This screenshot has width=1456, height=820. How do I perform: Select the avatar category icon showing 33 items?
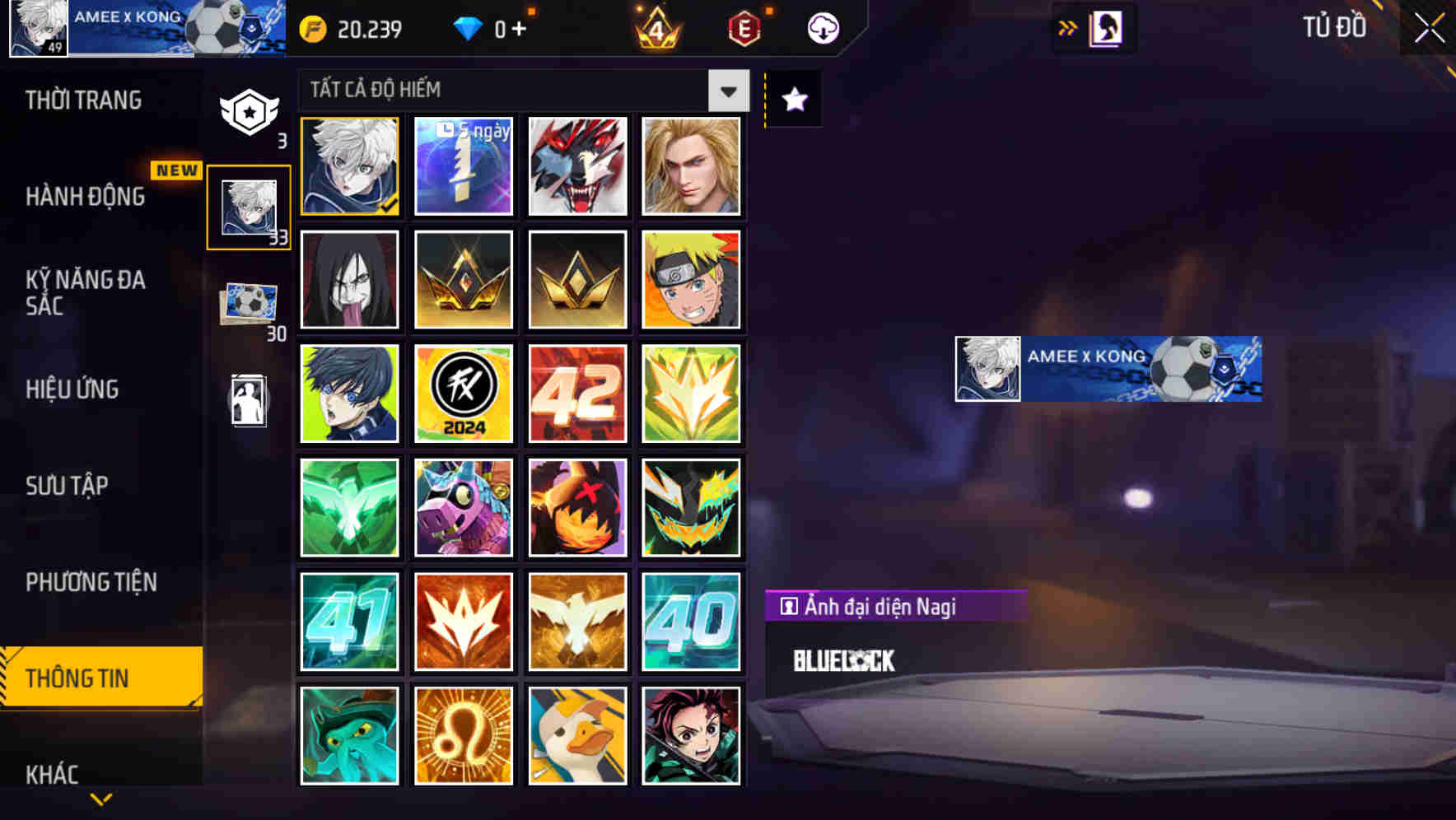coord(250,206)
